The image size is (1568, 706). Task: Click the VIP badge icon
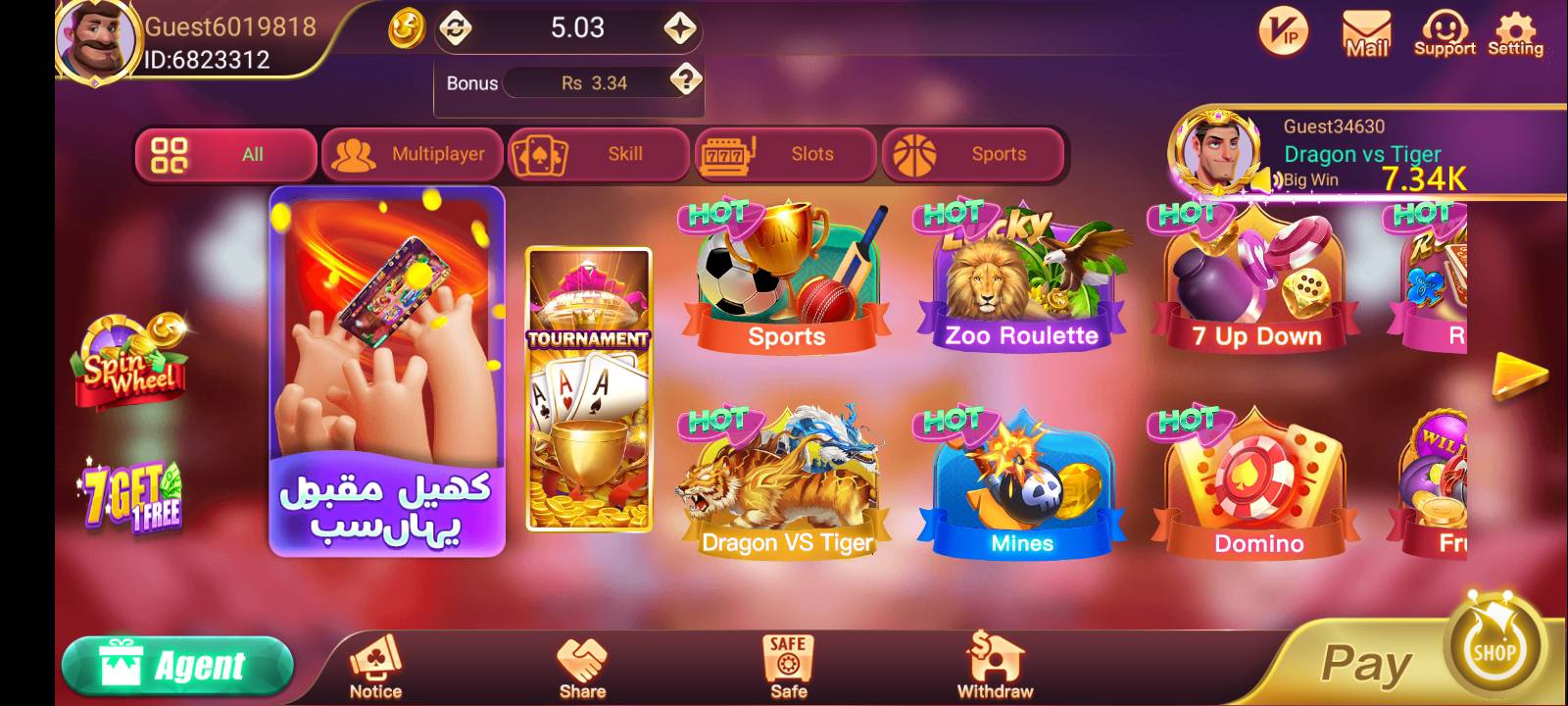coord(1284,31)
